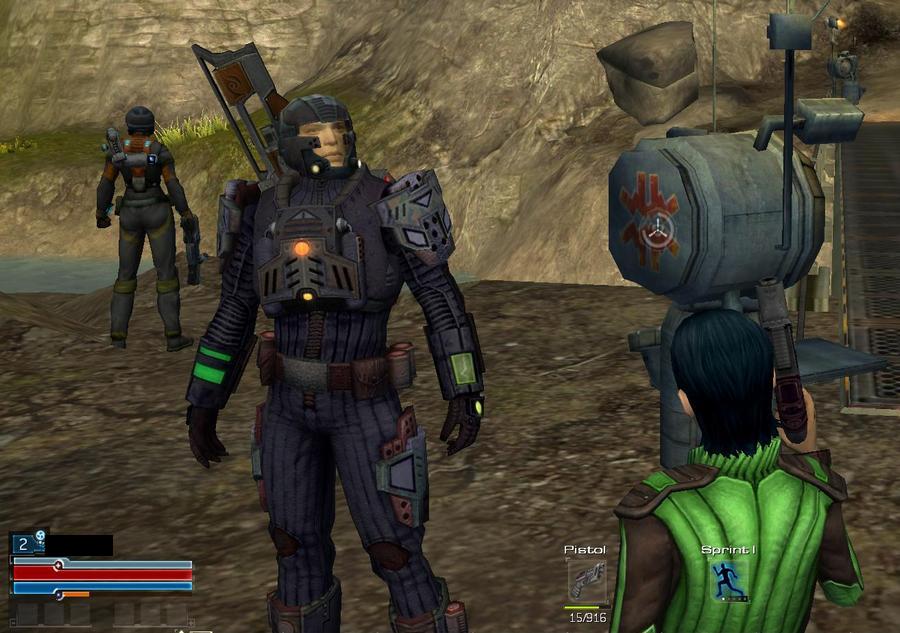Viewport: 900px width, 633px height.
Task: Select the Pistol weapon icon
Action: coord(586,581)
